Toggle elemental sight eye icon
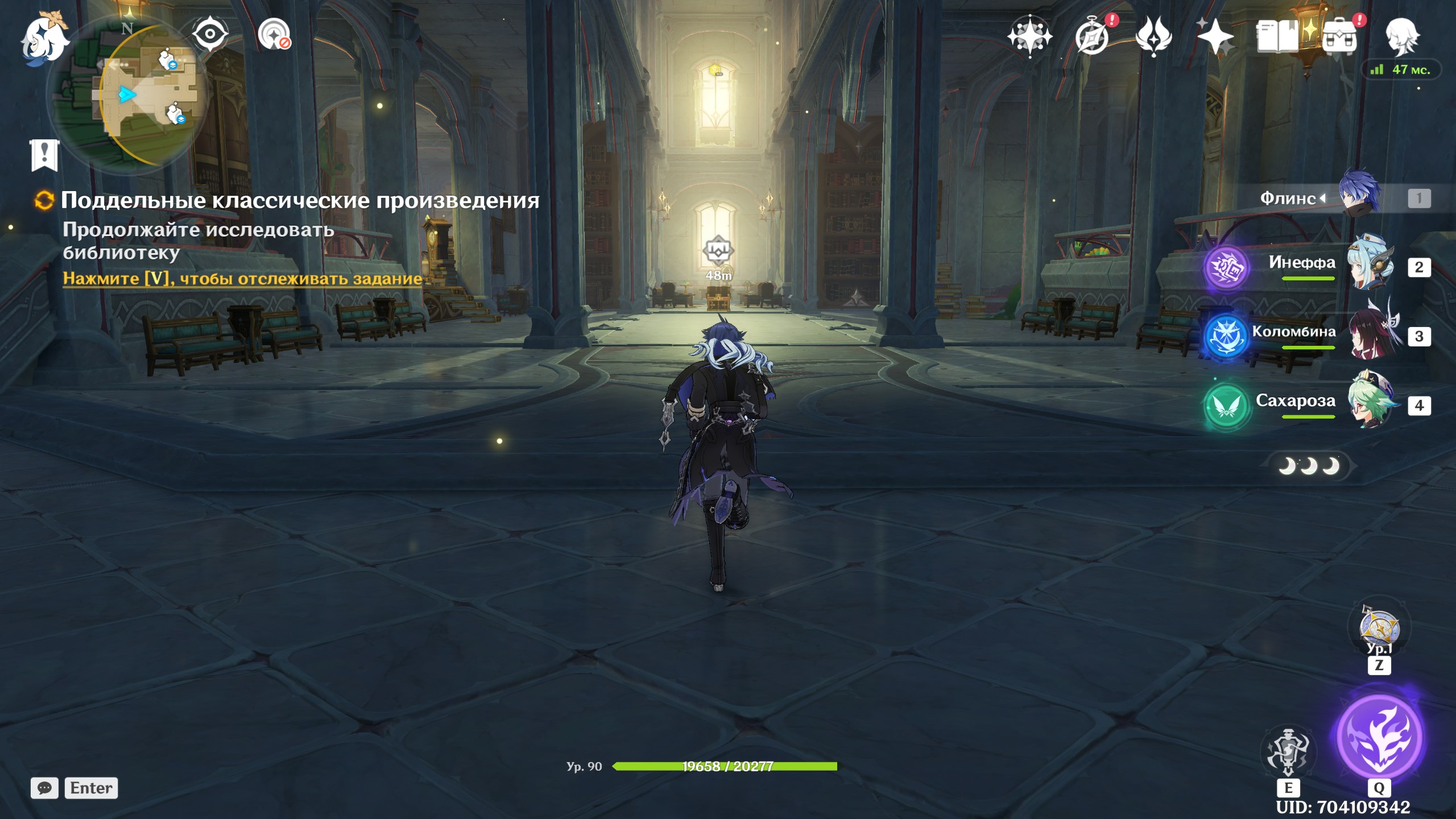 210,34
